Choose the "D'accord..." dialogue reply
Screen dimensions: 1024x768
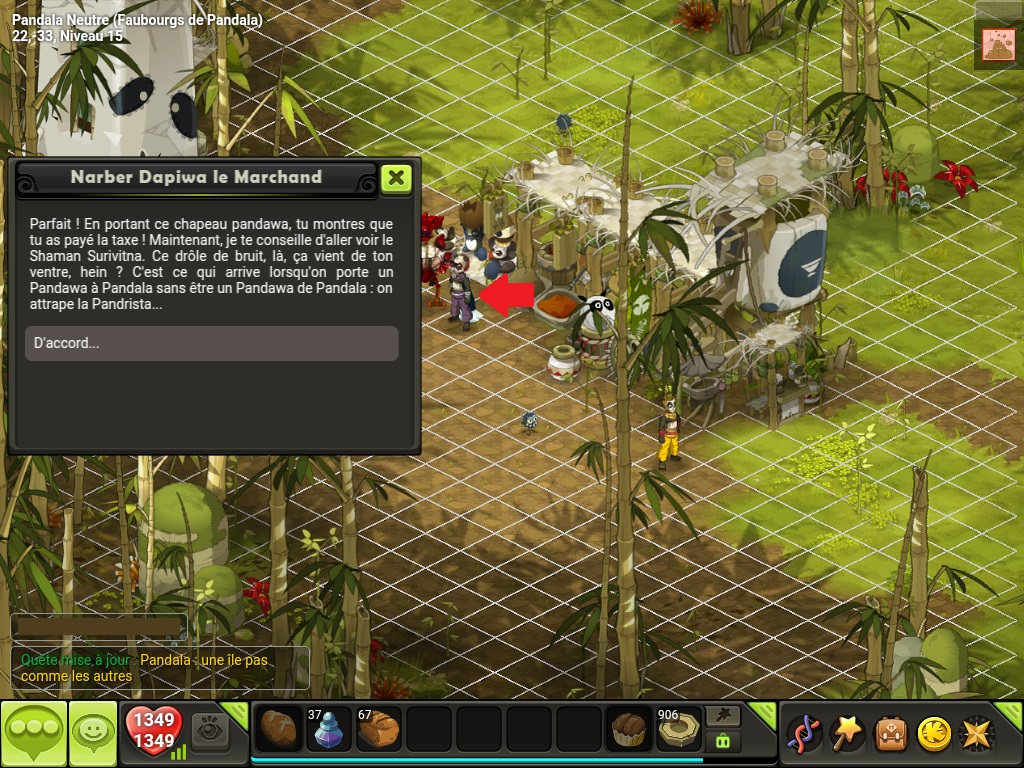coord(211,343)
